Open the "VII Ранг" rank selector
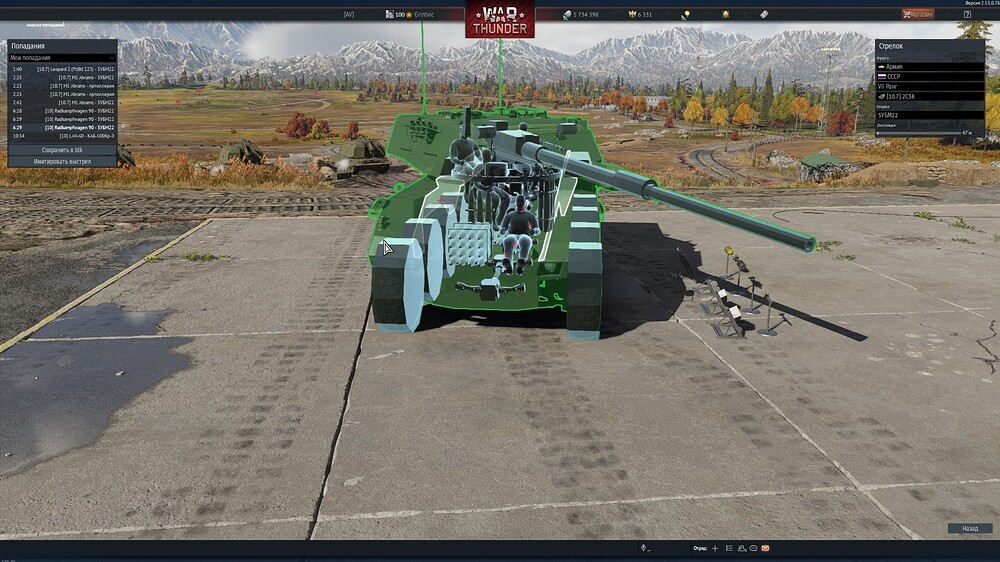Image resolution: width=1000 pixels, height=562 pixels. click(x=930, y=86)
